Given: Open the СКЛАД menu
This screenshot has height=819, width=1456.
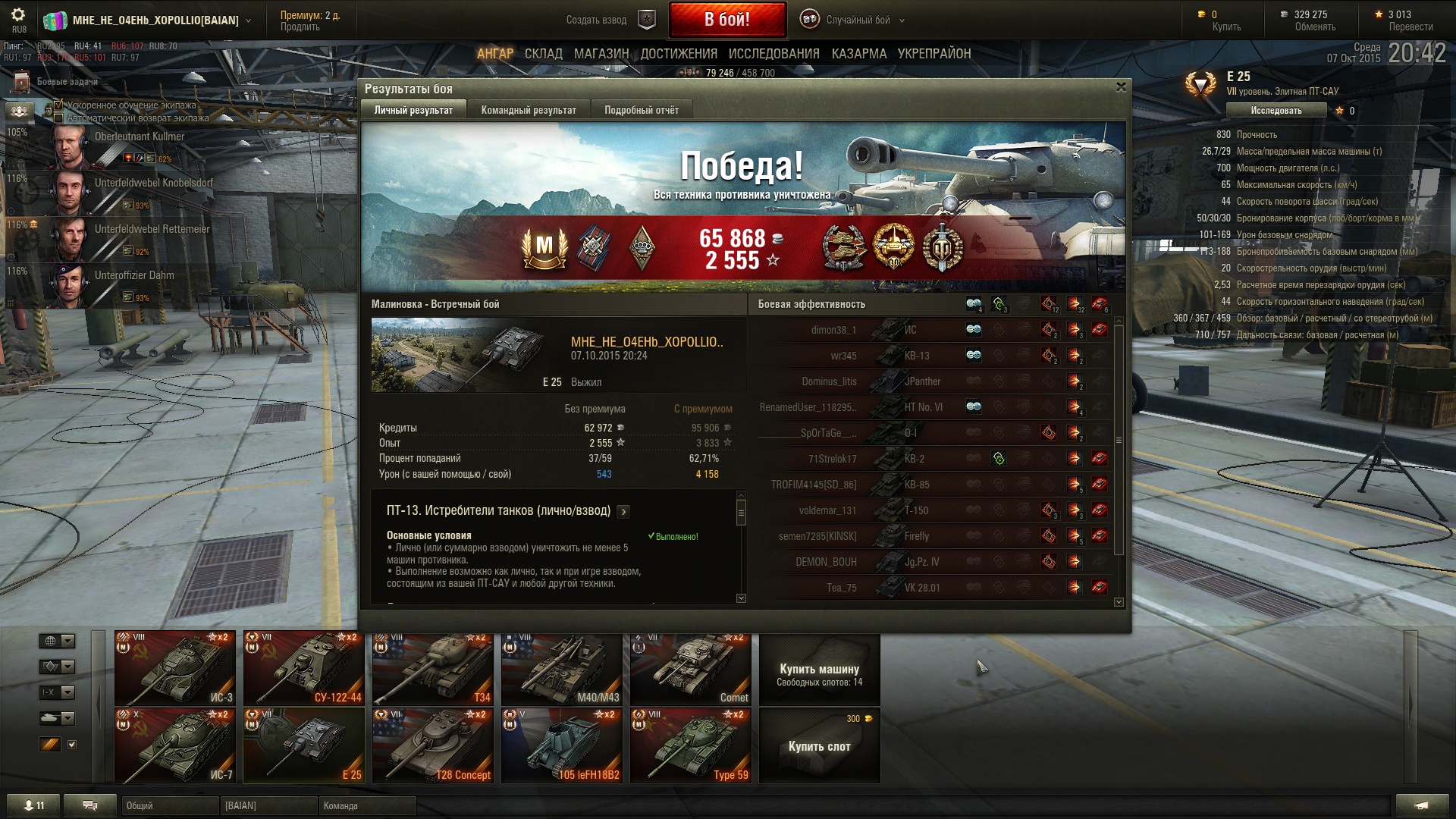Looking at the screenshot, I should tap(543, 54).
